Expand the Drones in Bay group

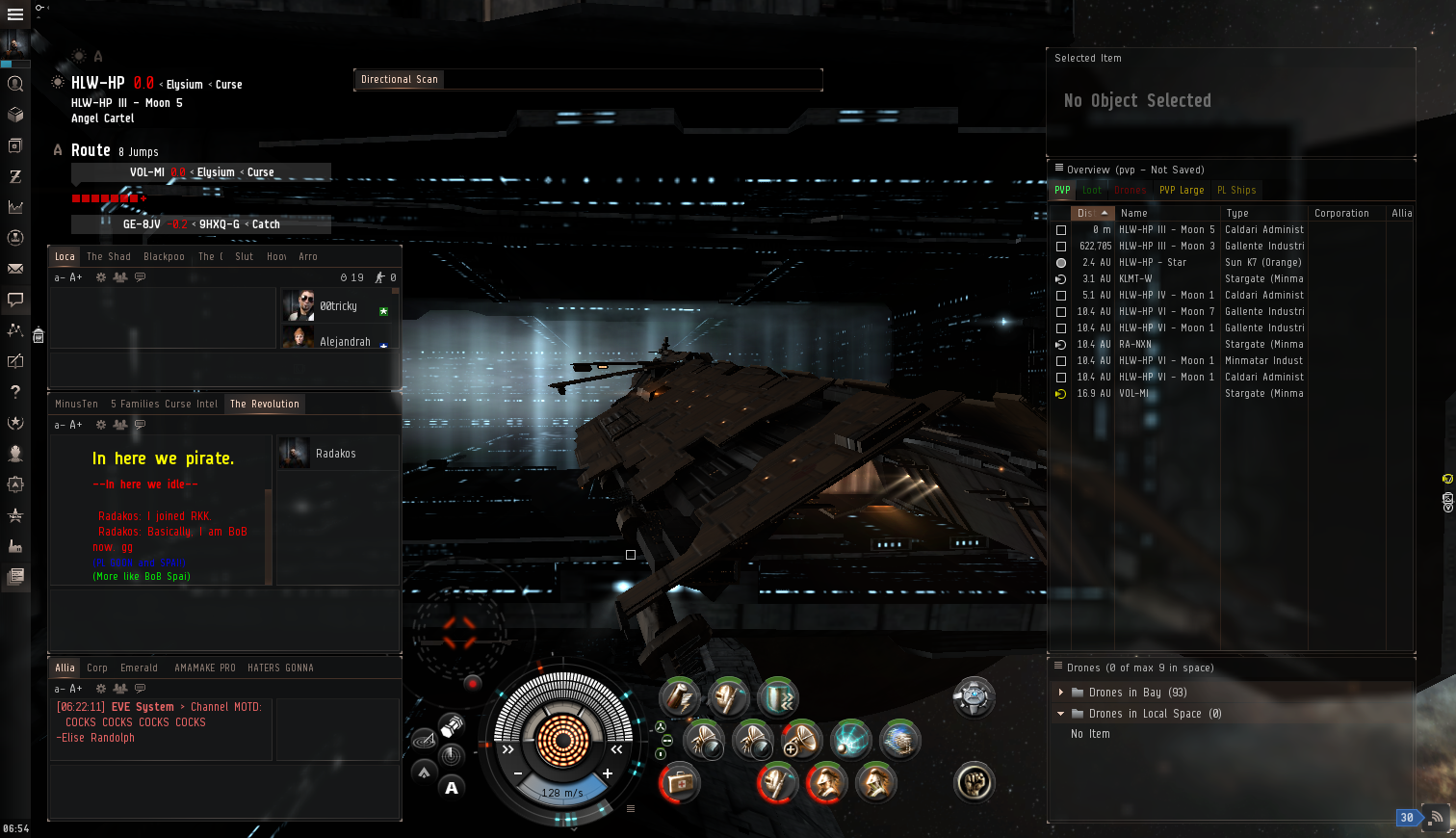1061,693
